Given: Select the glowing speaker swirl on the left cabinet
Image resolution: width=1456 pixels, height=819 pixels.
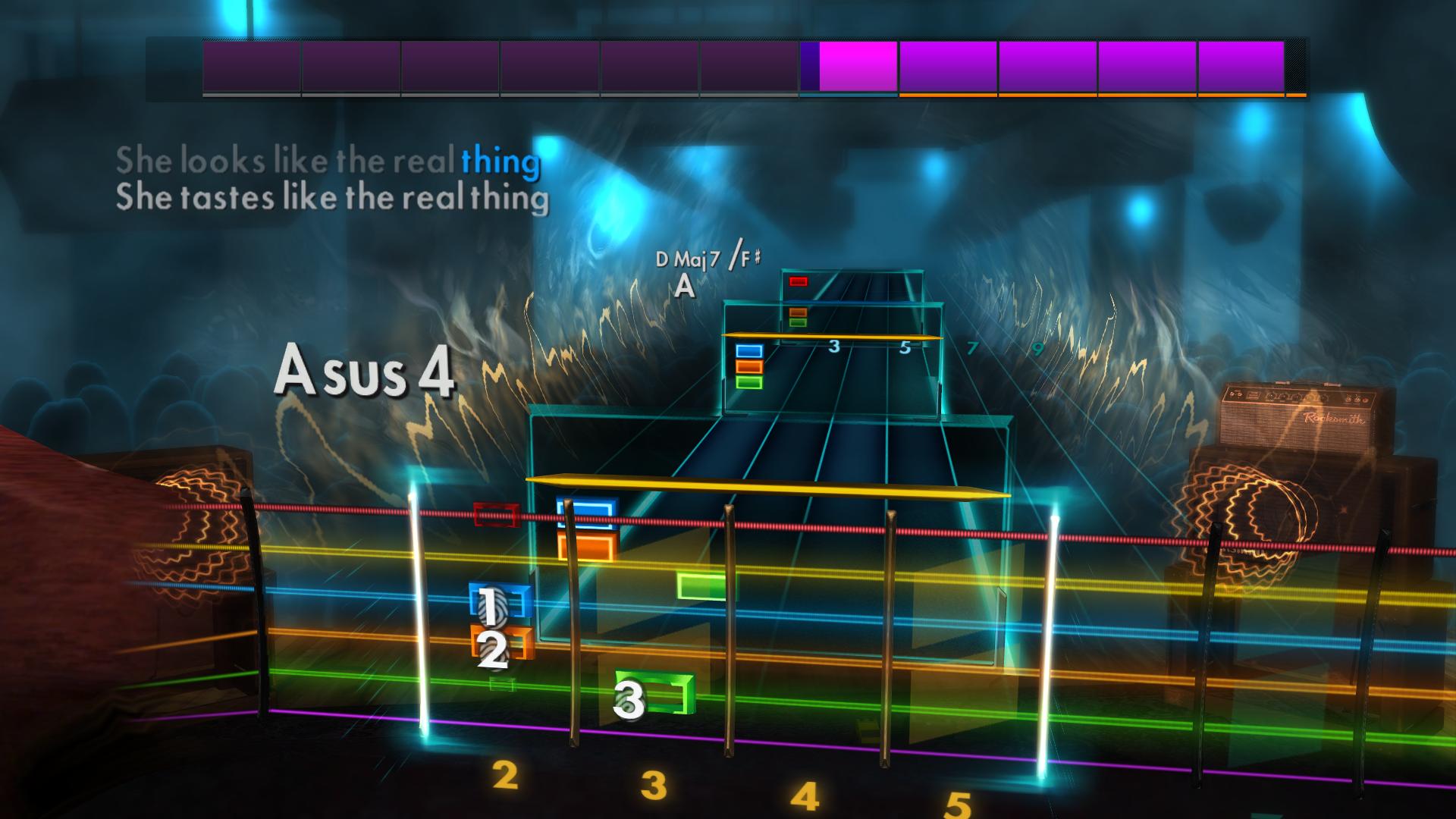Looking at the screenshot, I should (x=203, y=523).
